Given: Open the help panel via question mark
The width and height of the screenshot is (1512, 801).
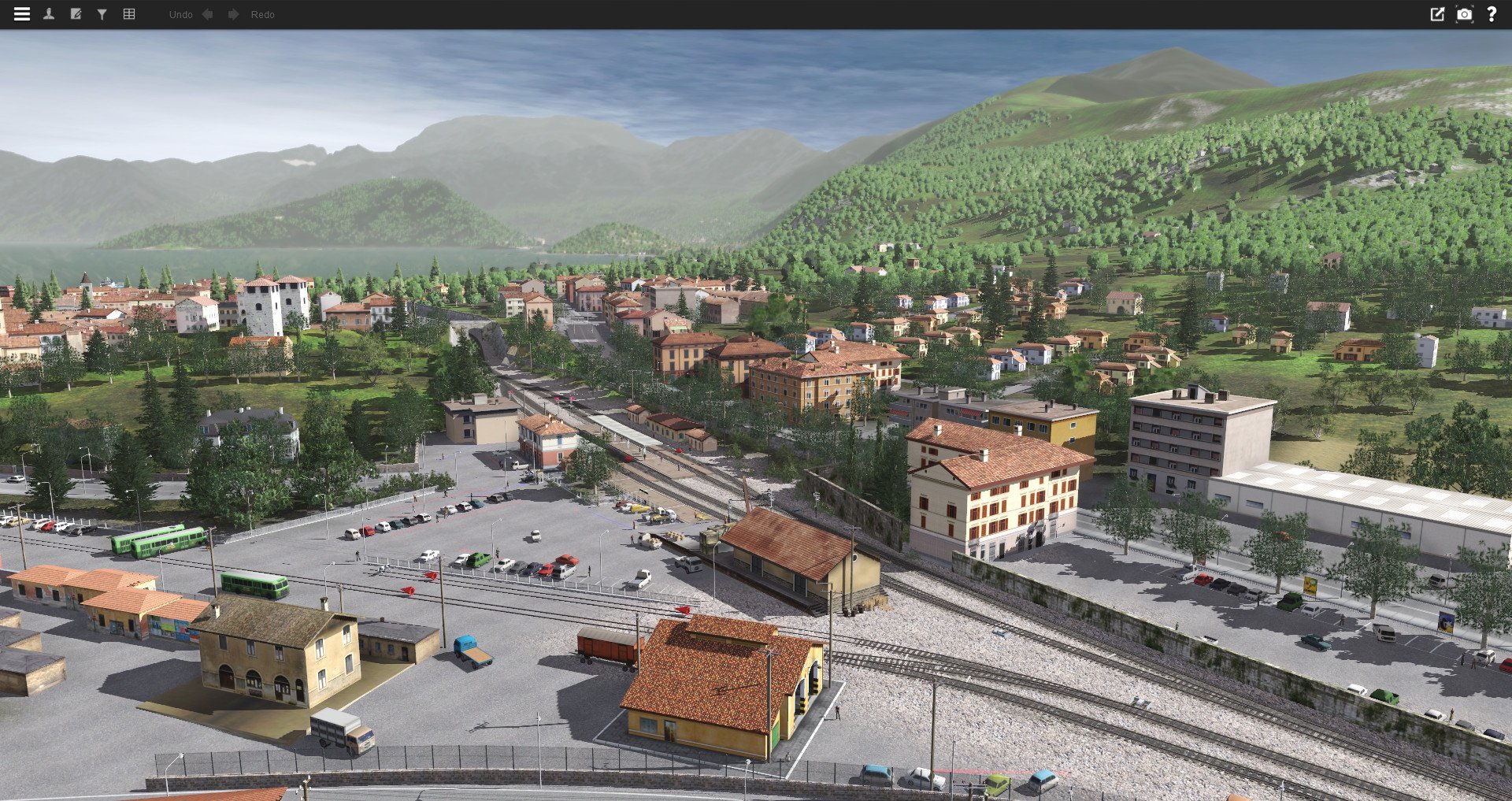Looking at the screenshot, I should point(1492,13).
